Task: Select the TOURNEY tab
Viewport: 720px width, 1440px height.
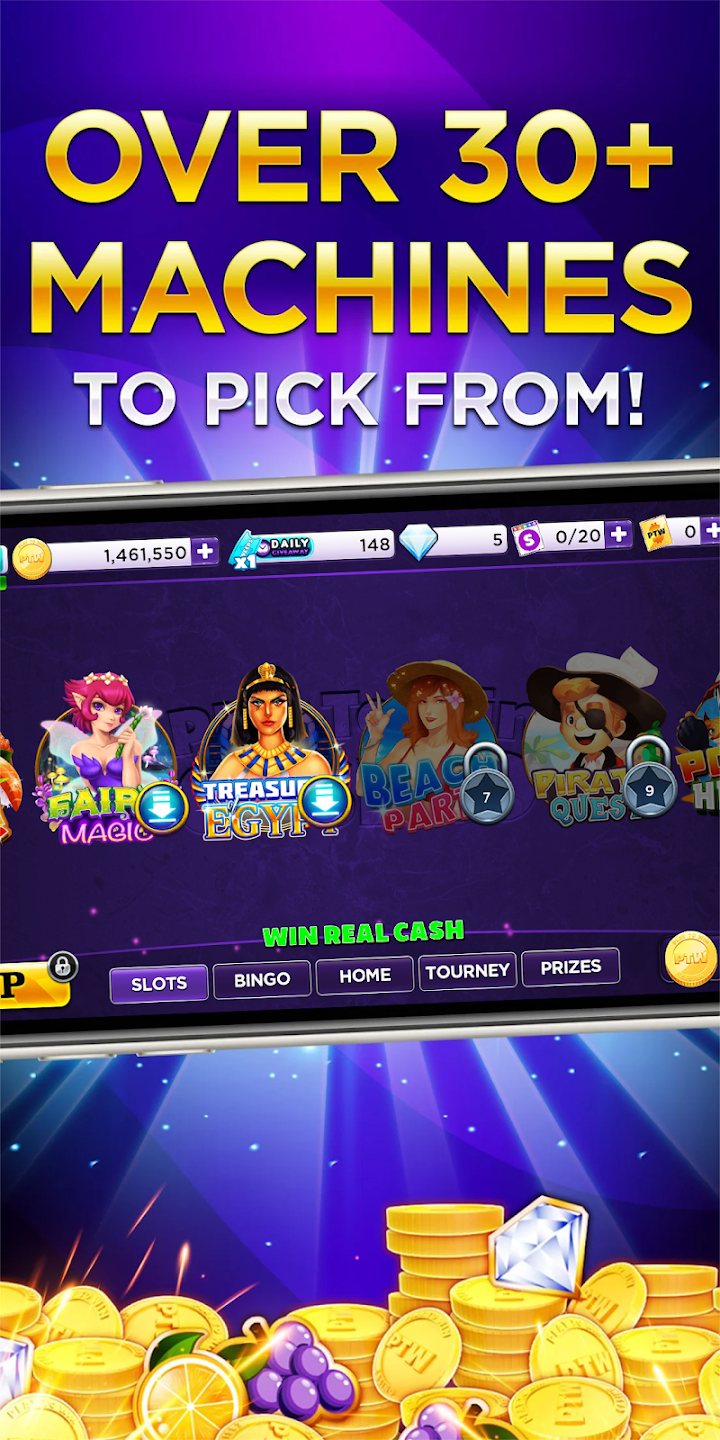Action: click(467, 971)
